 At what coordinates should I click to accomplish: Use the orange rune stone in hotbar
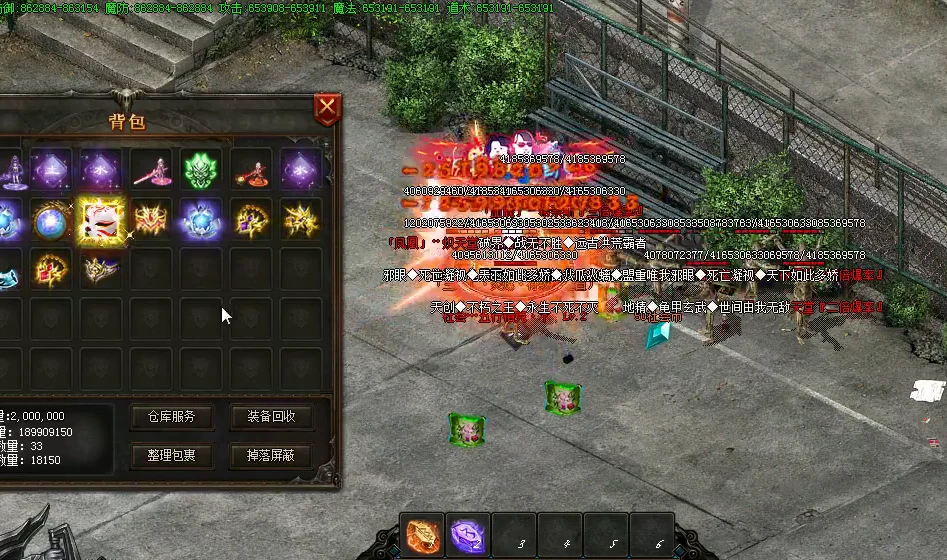[x=423, y=537]
